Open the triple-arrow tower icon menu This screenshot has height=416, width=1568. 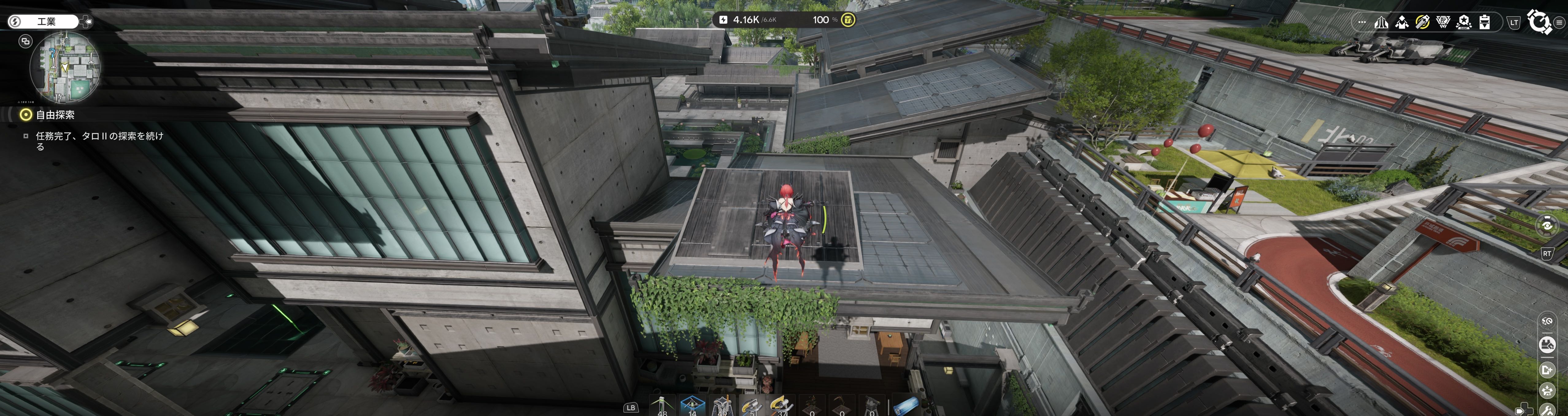[x=1381, y=22]
